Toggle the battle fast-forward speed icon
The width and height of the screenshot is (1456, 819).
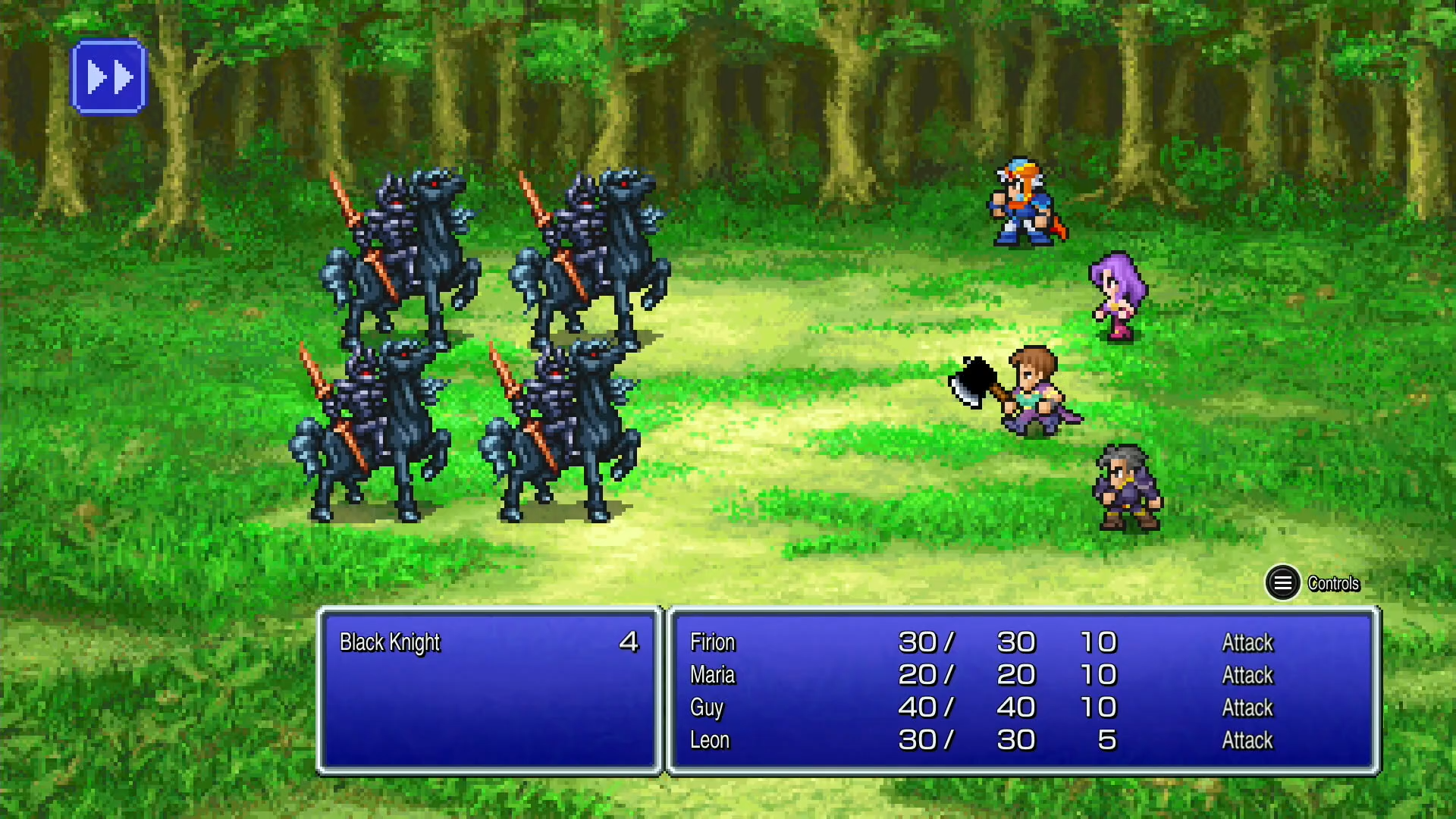[x=109, y=75]
